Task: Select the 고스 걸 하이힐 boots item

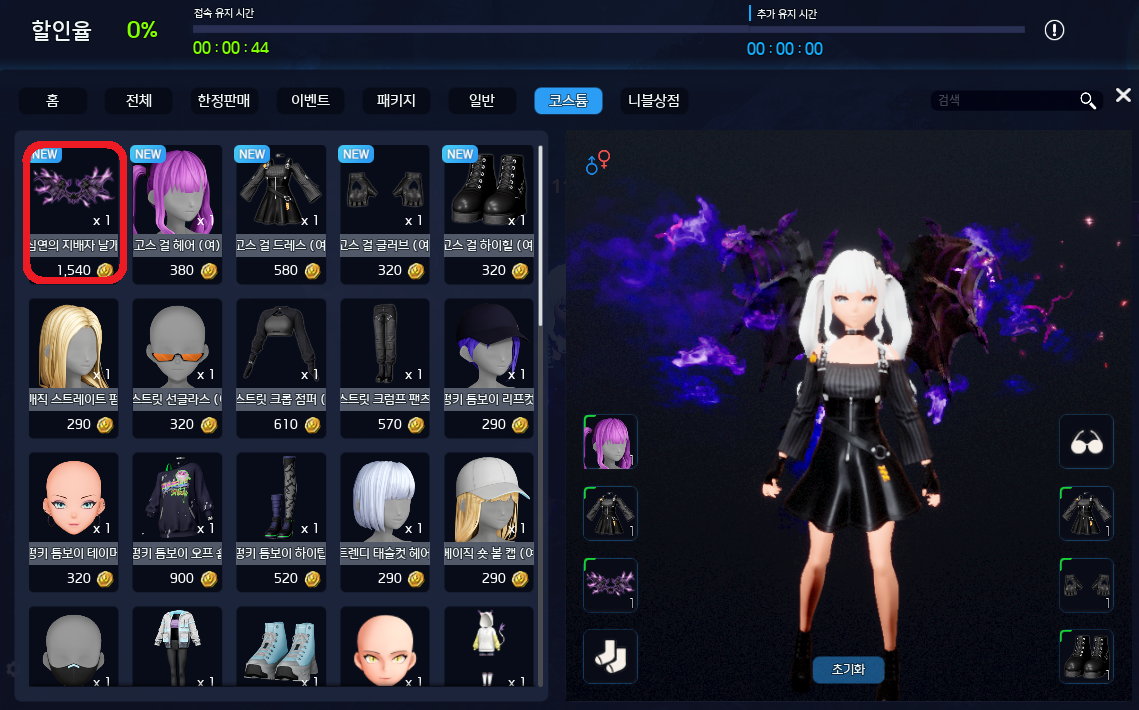Action: pos(490,212)
